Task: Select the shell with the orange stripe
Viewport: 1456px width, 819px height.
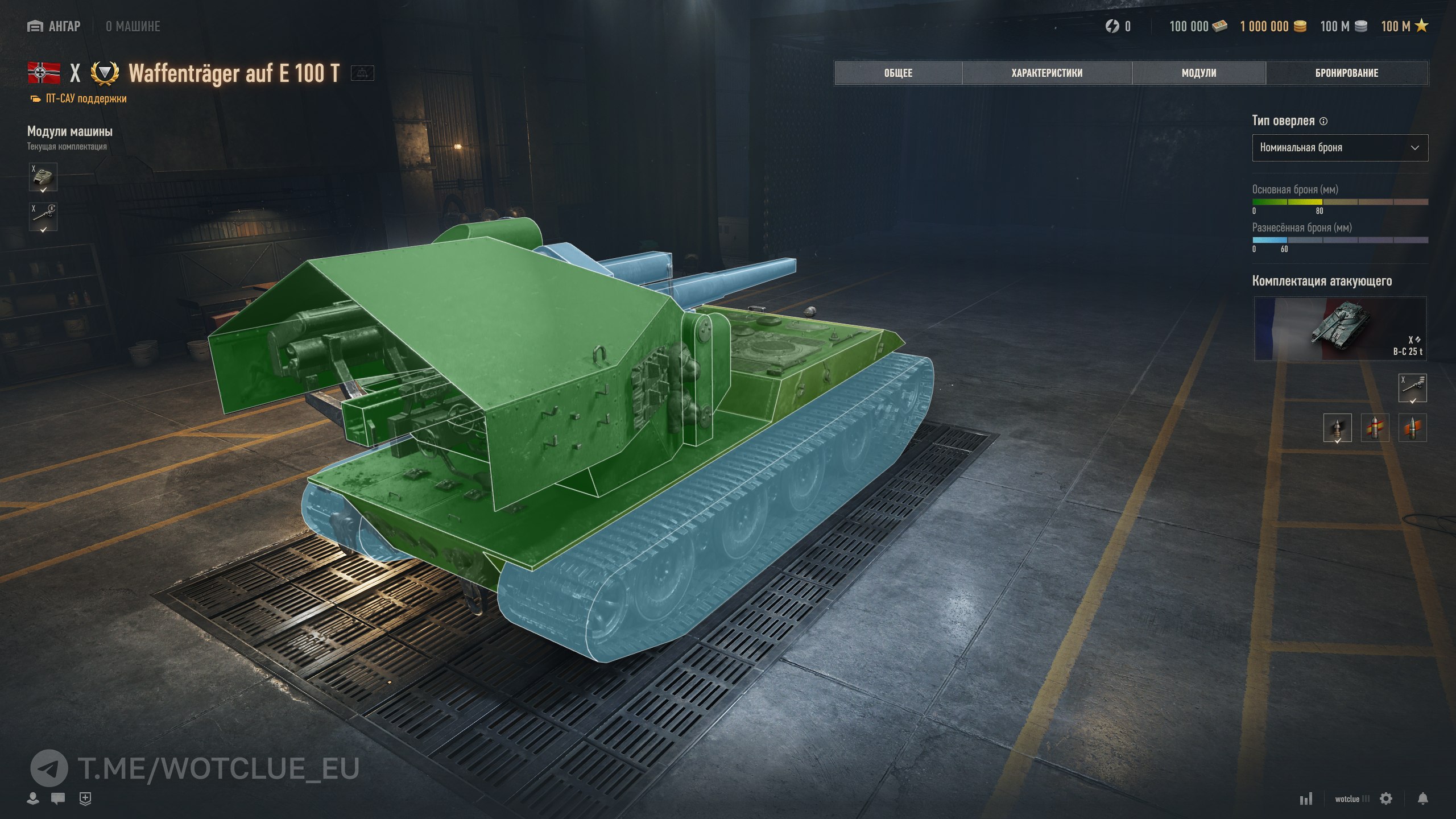Action: point(1412,428)
